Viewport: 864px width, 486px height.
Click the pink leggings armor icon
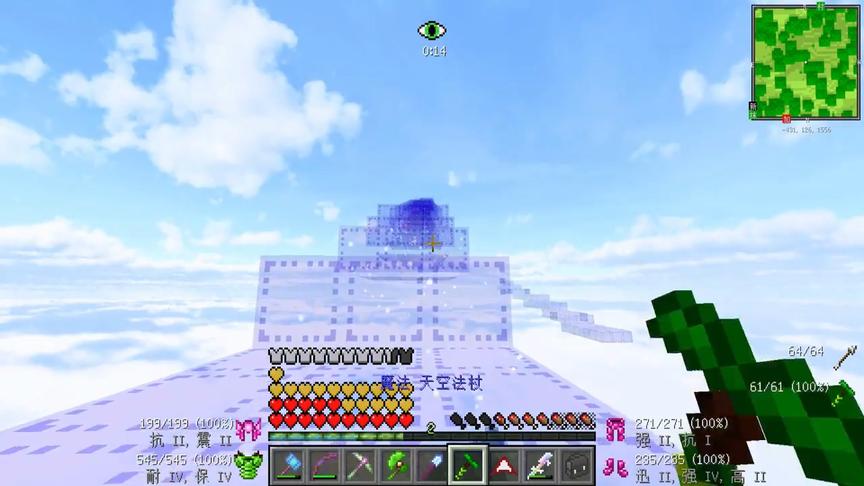616,431
